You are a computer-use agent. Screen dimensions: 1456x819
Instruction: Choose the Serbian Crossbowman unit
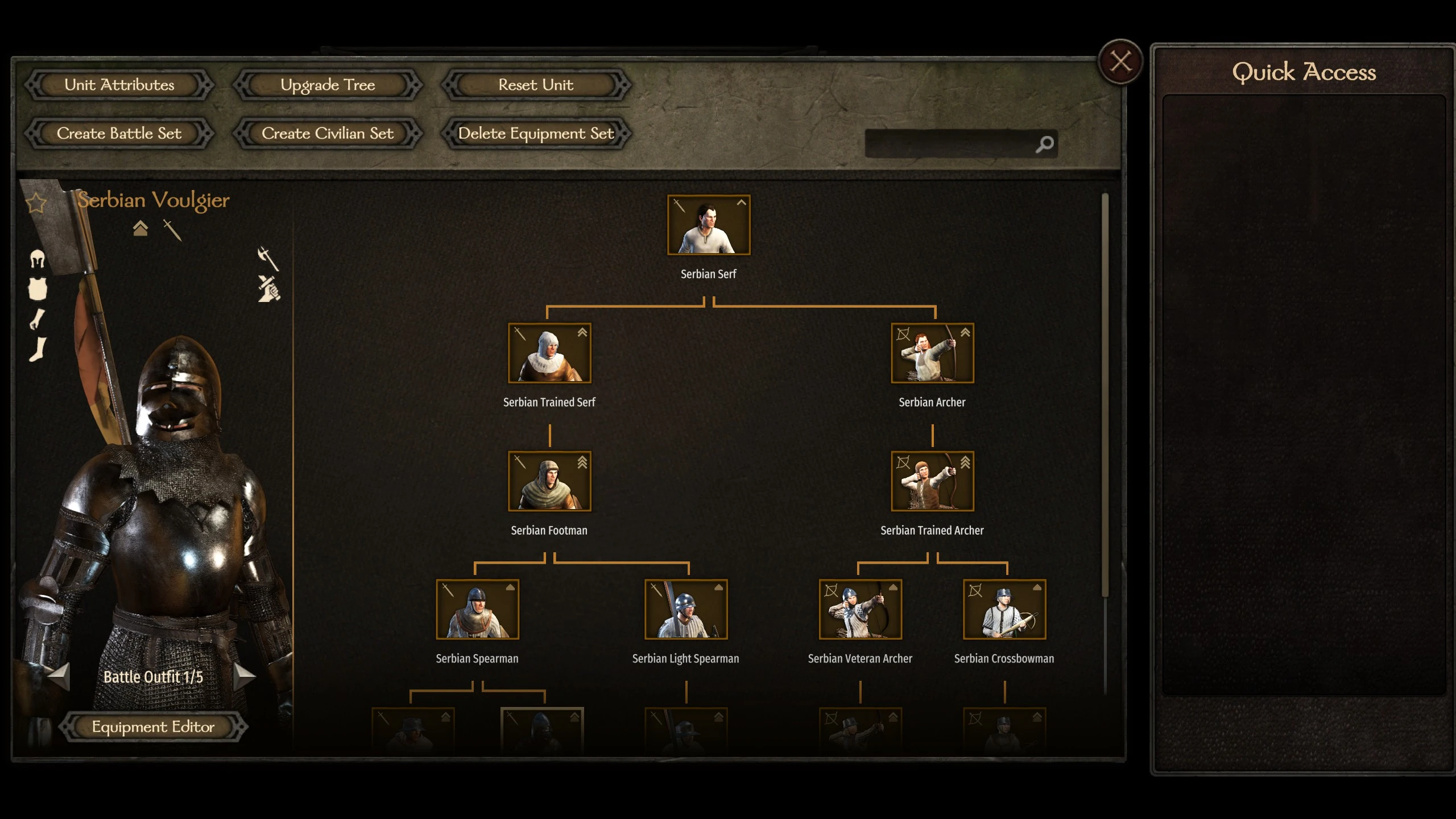pyautogui.click(x=1004, y=609)
